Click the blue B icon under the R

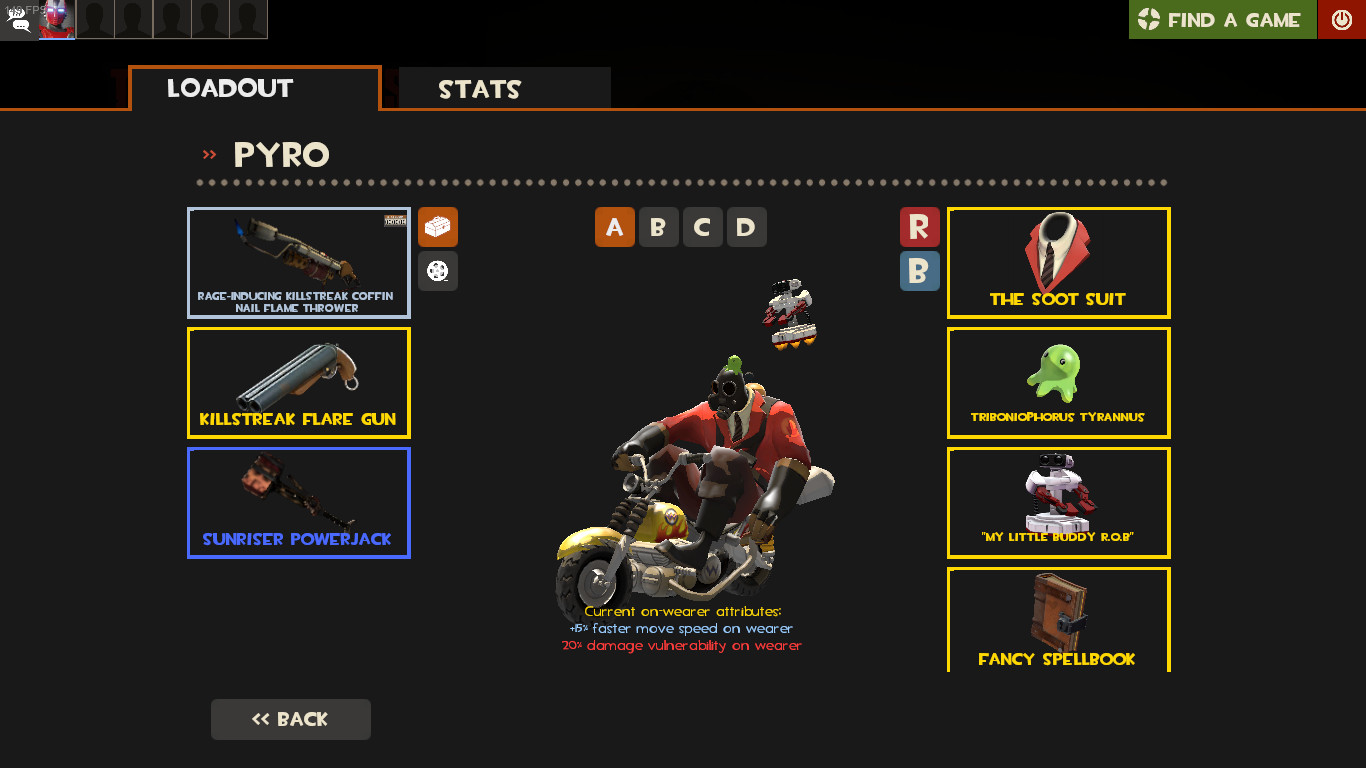pos(920,271)
